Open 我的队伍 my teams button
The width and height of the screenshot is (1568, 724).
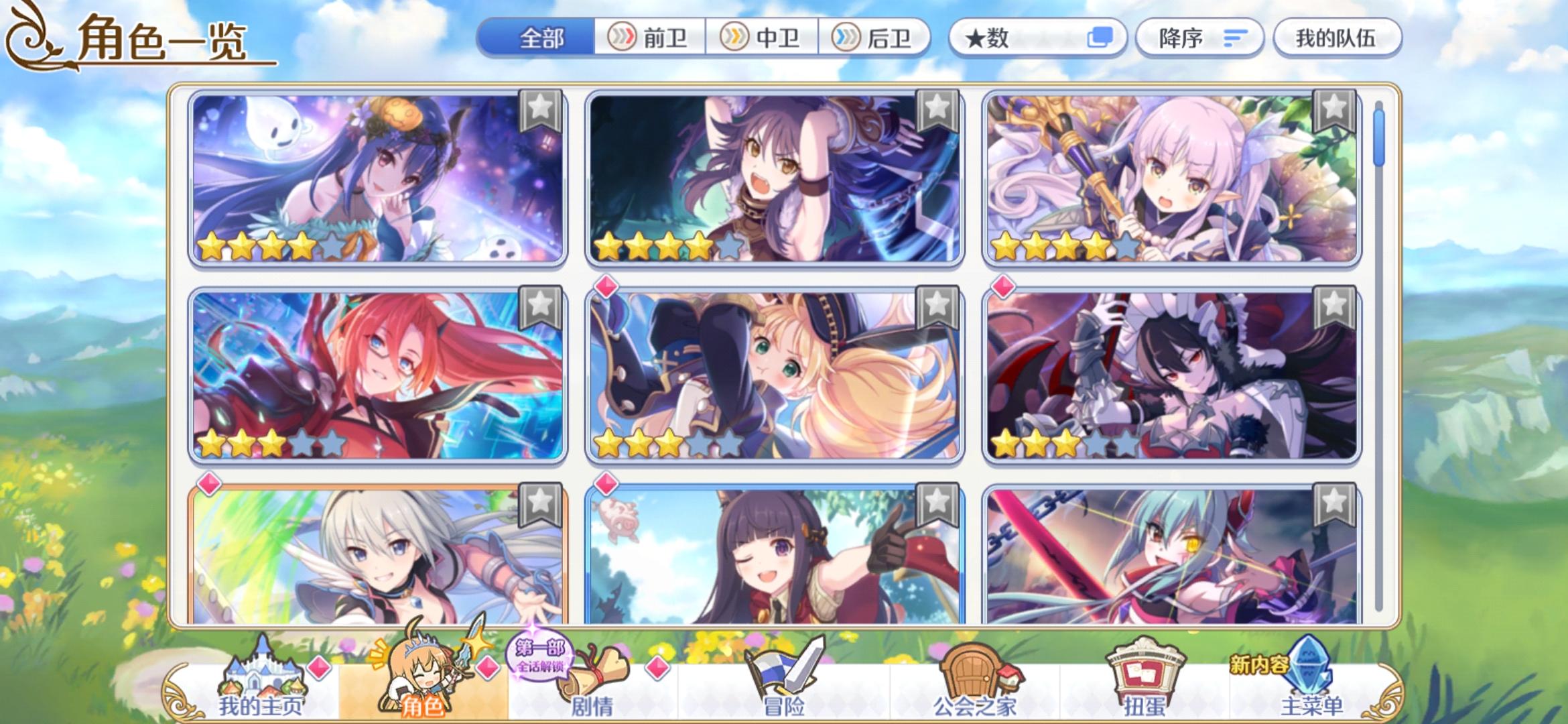(x=1336, y=38)
